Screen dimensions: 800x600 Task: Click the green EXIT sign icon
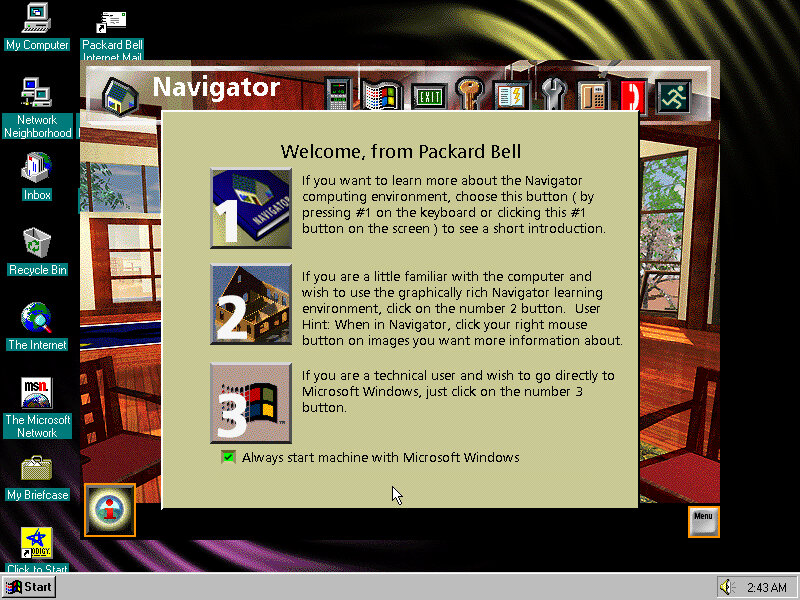pos(429,96)
